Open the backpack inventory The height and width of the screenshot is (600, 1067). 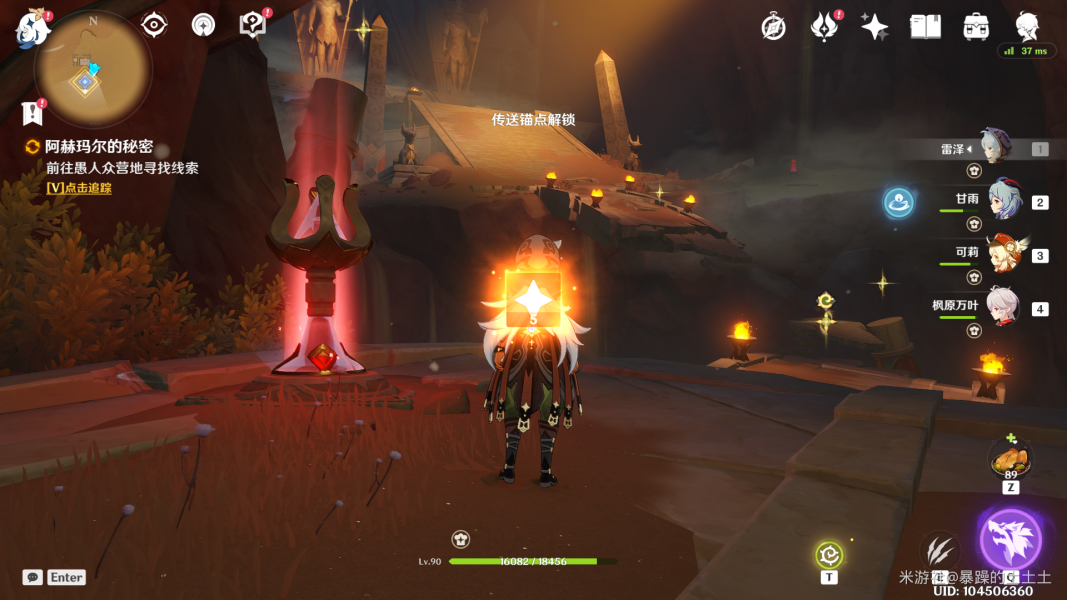click(976, 27)
